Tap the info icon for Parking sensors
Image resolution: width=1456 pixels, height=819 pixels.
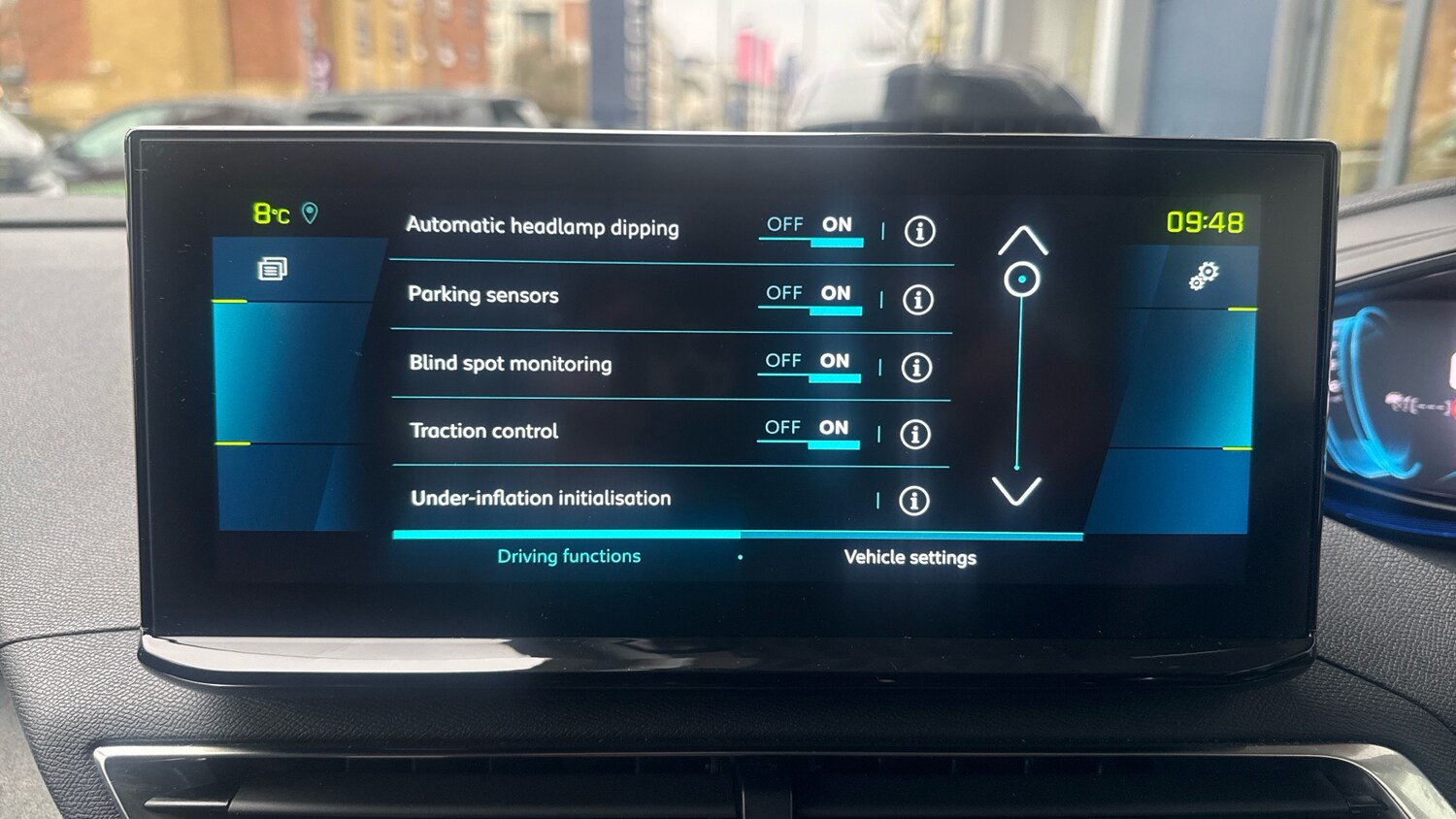(916, 301)
